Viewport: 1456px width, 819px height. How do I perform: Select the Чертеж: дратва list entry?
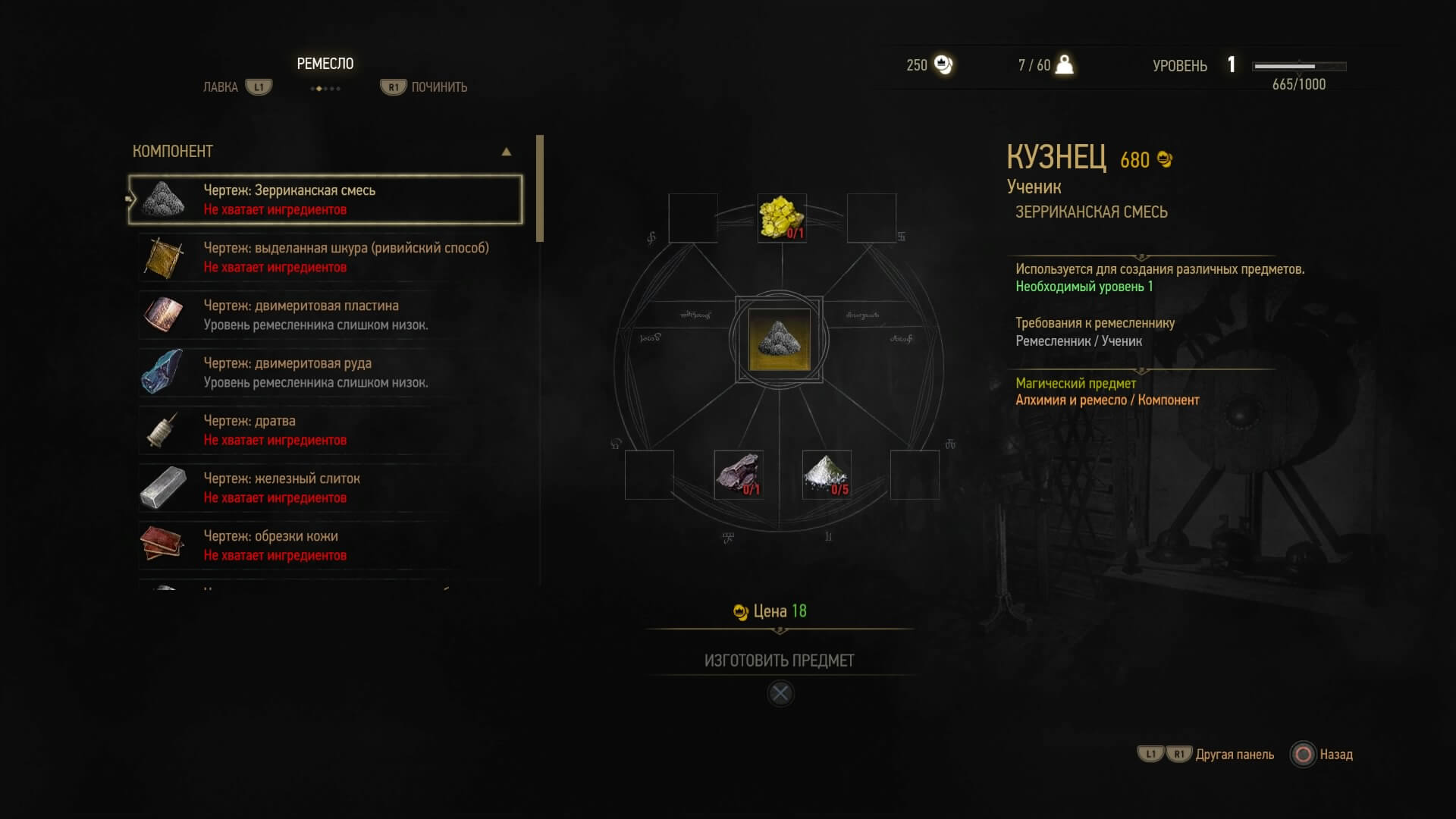326,430
